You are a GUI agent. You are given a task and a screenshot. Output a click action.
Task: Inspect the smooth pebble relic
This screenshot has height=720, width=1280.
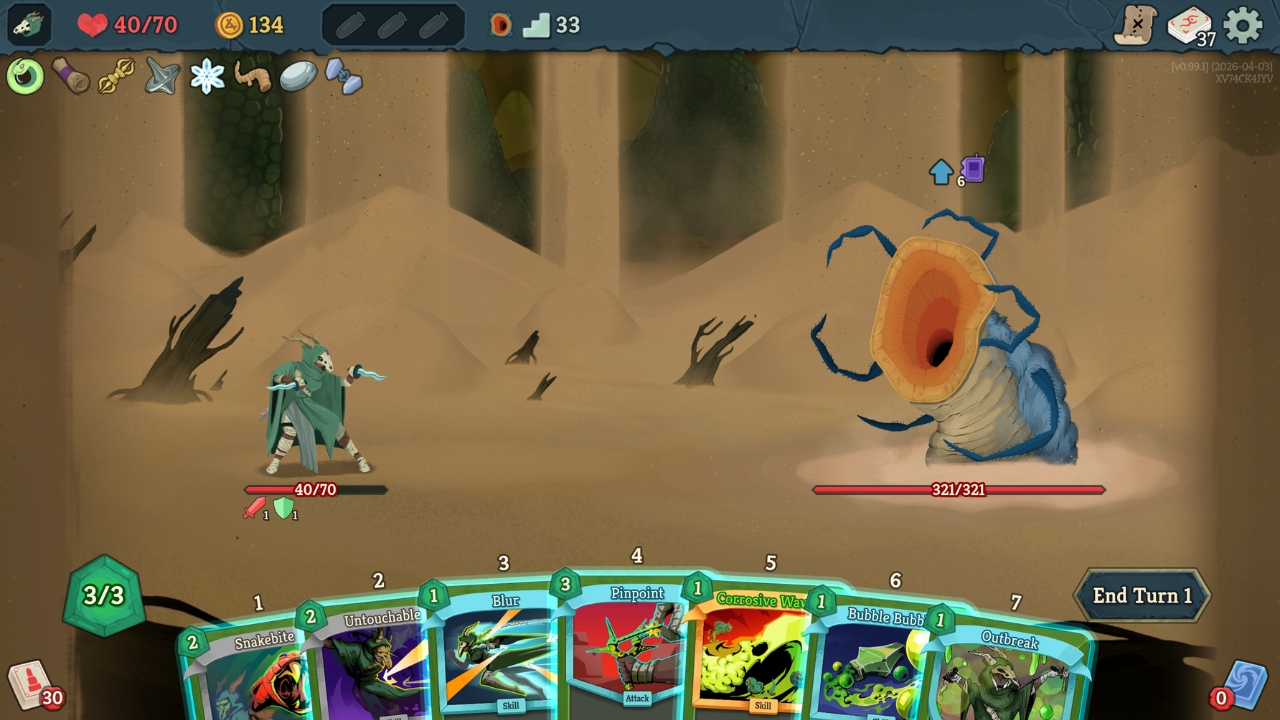coord(300,76)
